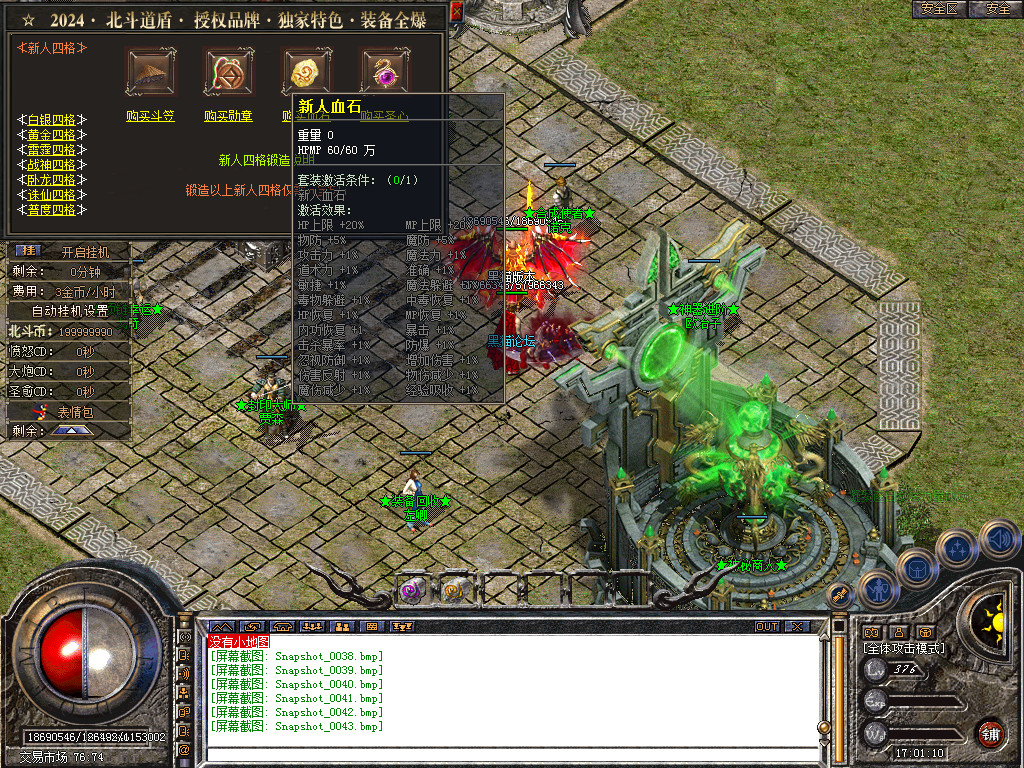Open 自动挂机设置 auto-combat settings

70,311
